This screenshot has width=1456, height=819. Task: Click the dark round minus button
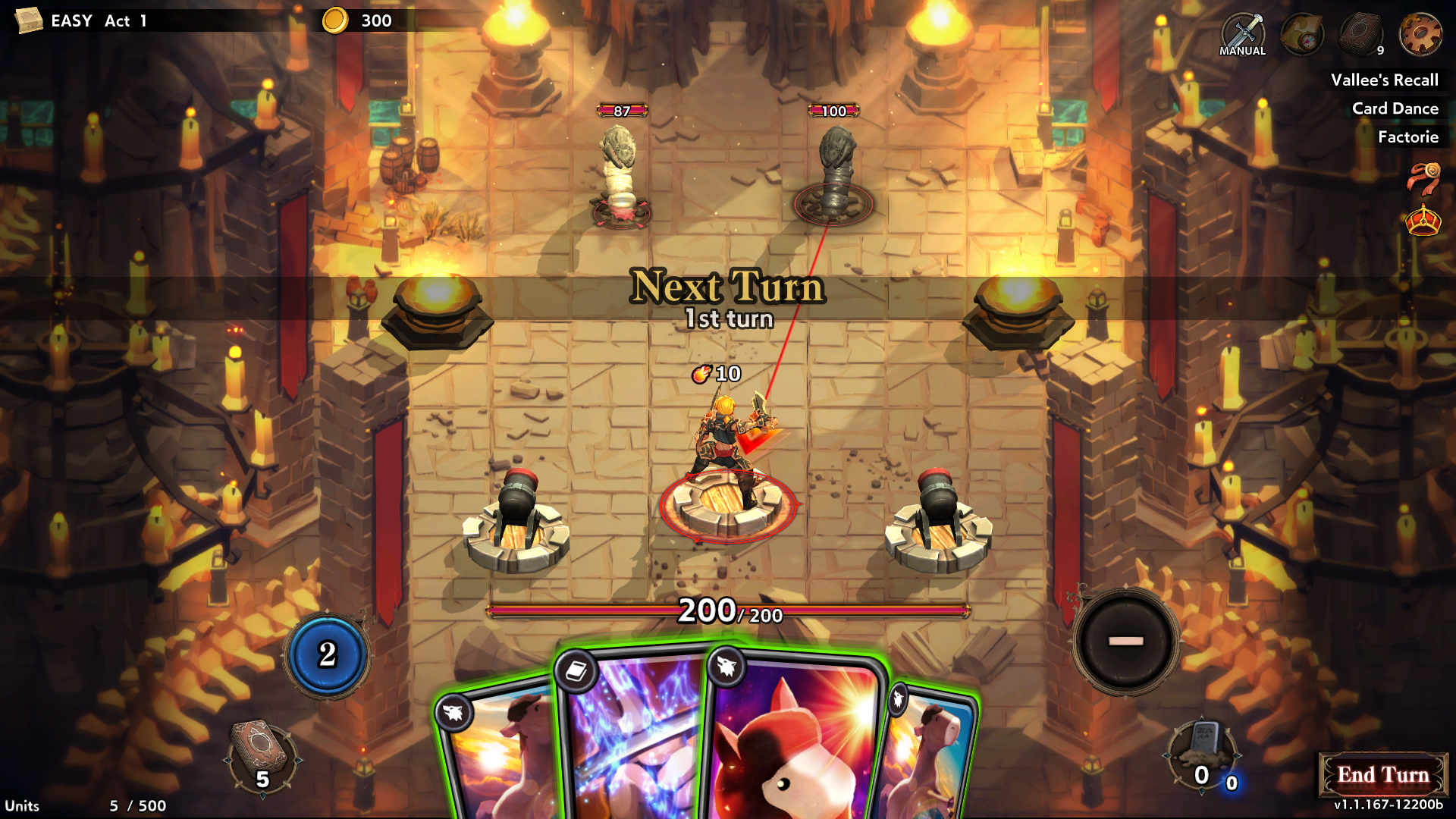pos(1125,642)
